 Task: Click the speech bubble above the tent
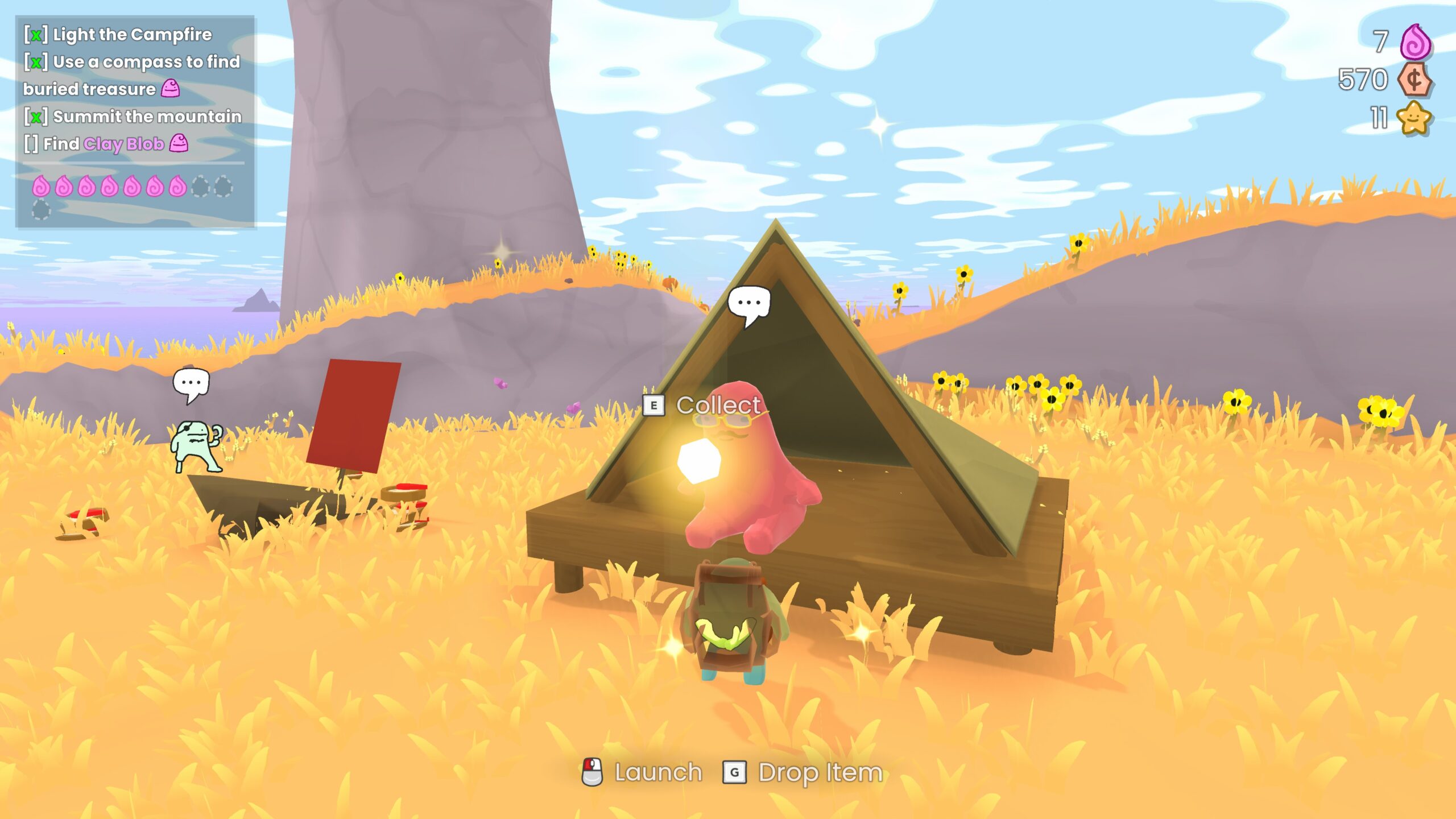[x=748, y=304]
